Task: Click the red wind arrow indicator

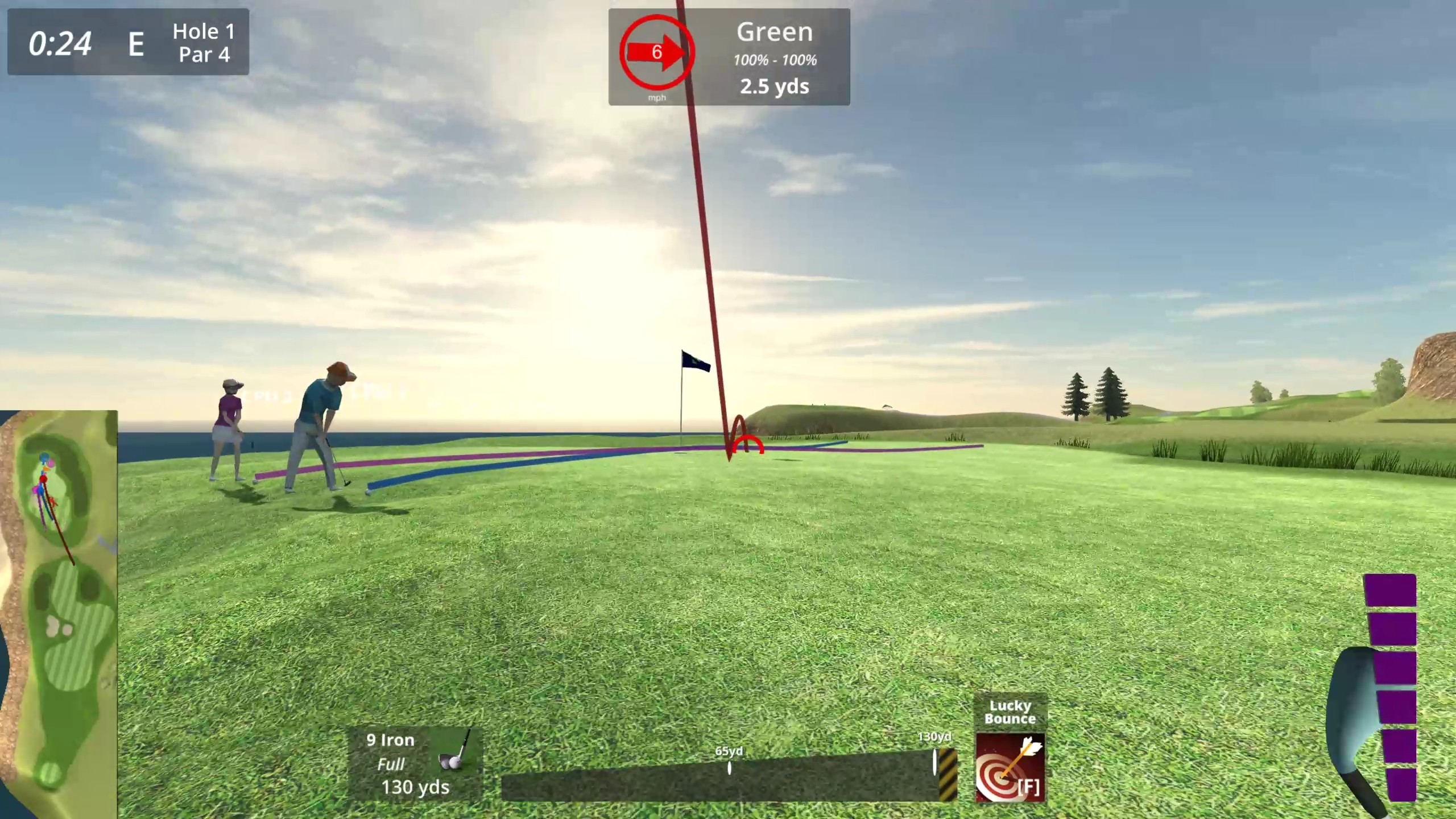Action: (657, 53)
